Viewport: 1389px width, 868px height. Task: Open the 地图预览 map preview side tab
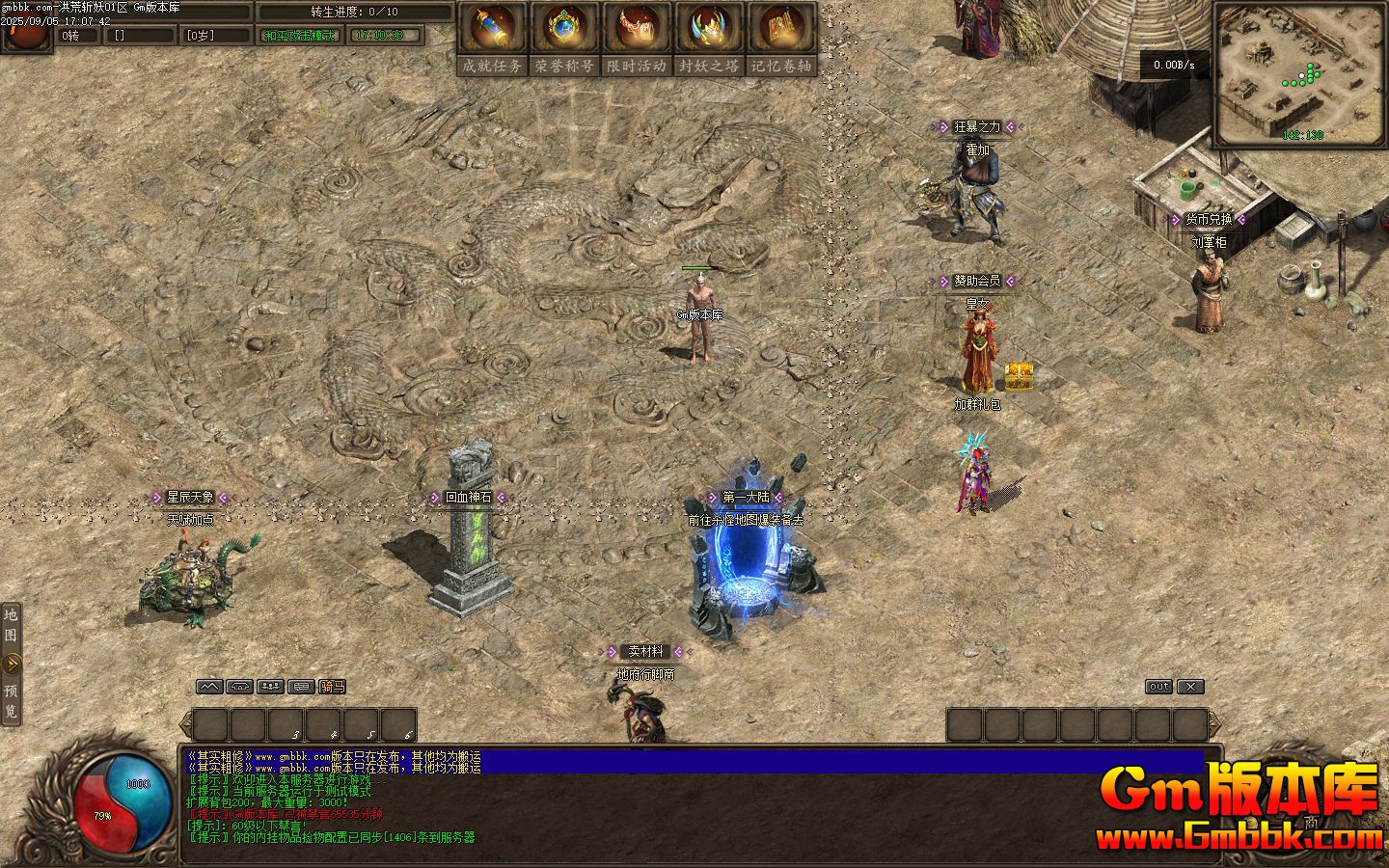11,664
